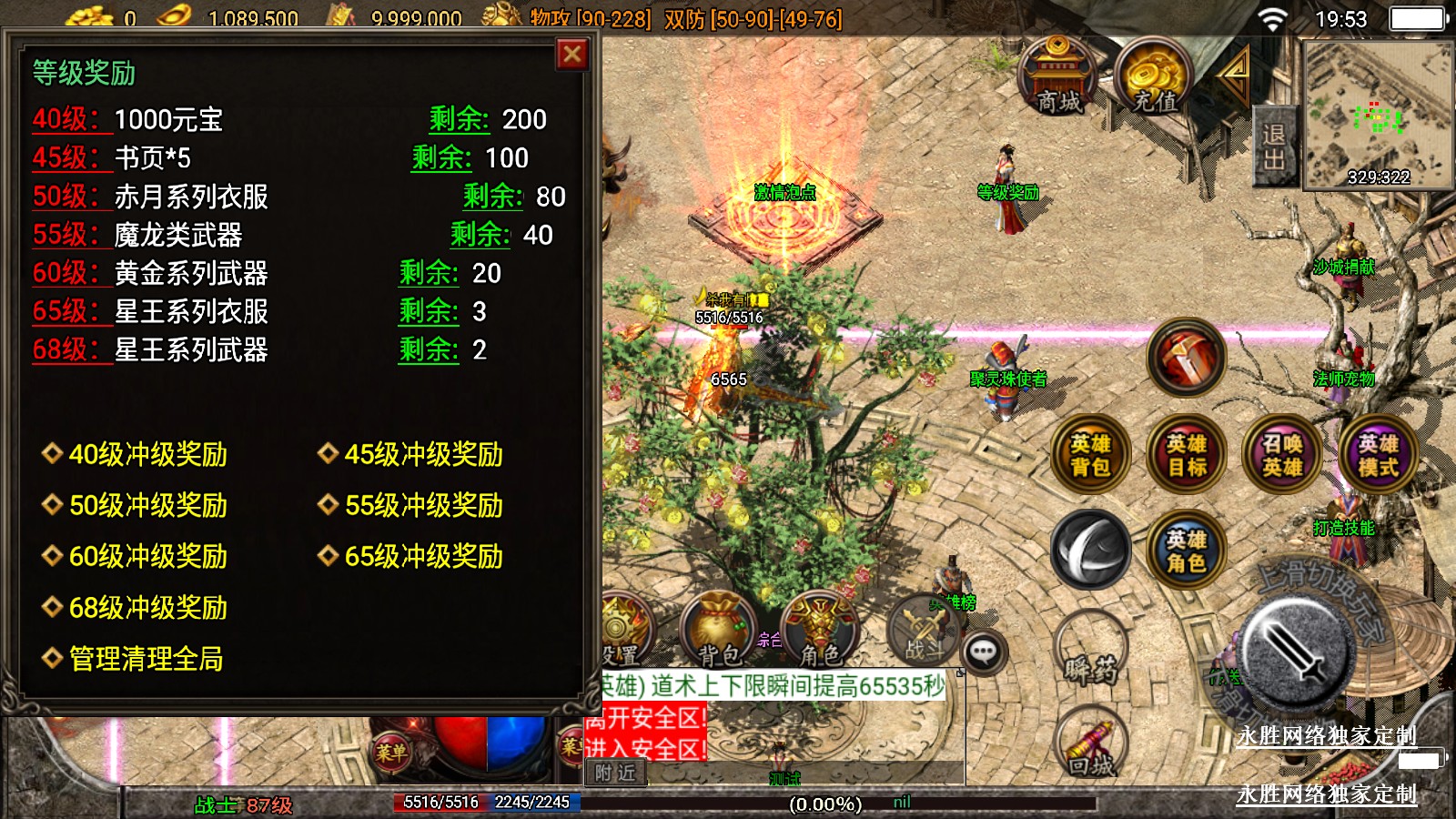
Task: Open the minimap
Action: (1378, 114)
